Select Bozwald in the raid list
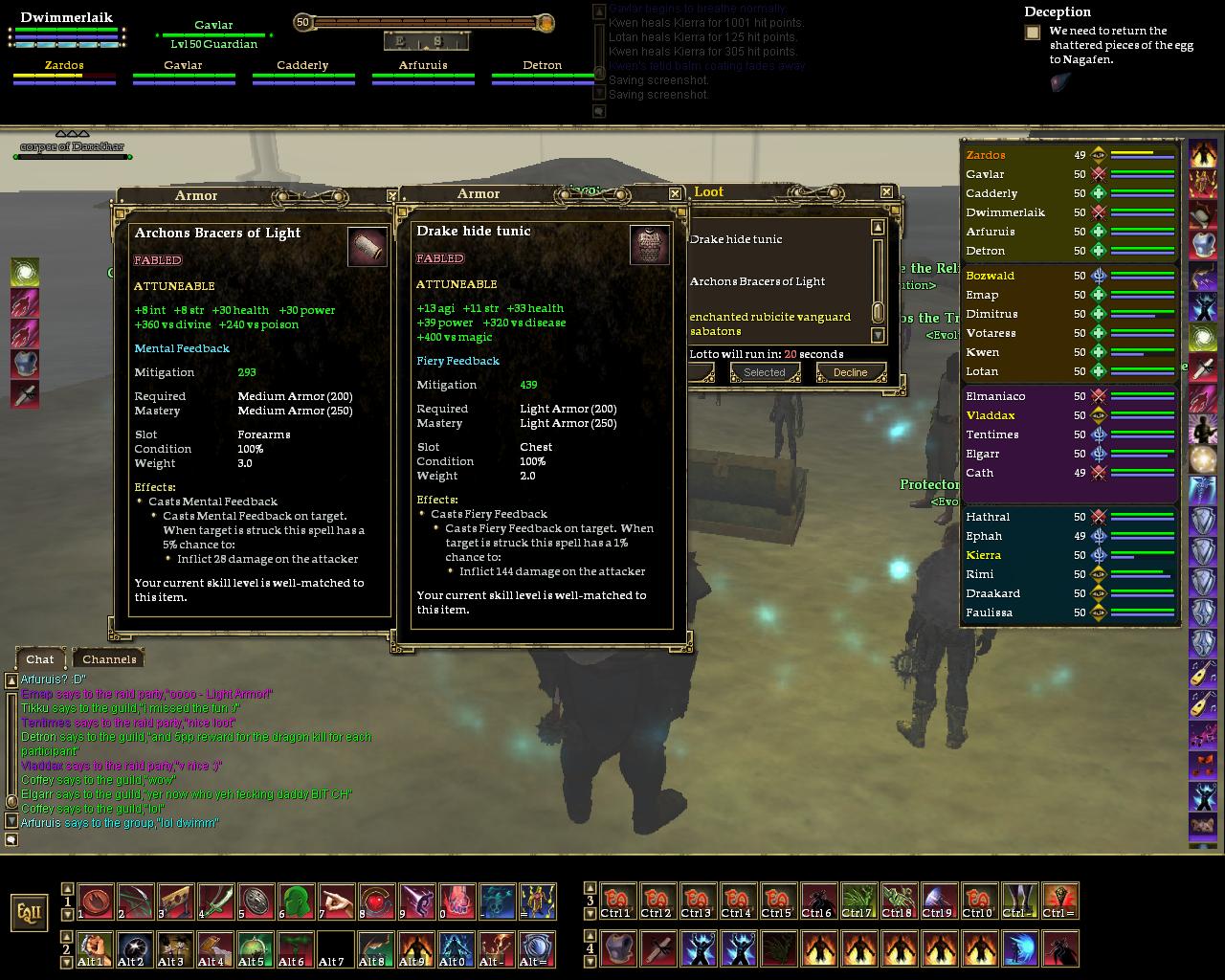 click(990, 276)
